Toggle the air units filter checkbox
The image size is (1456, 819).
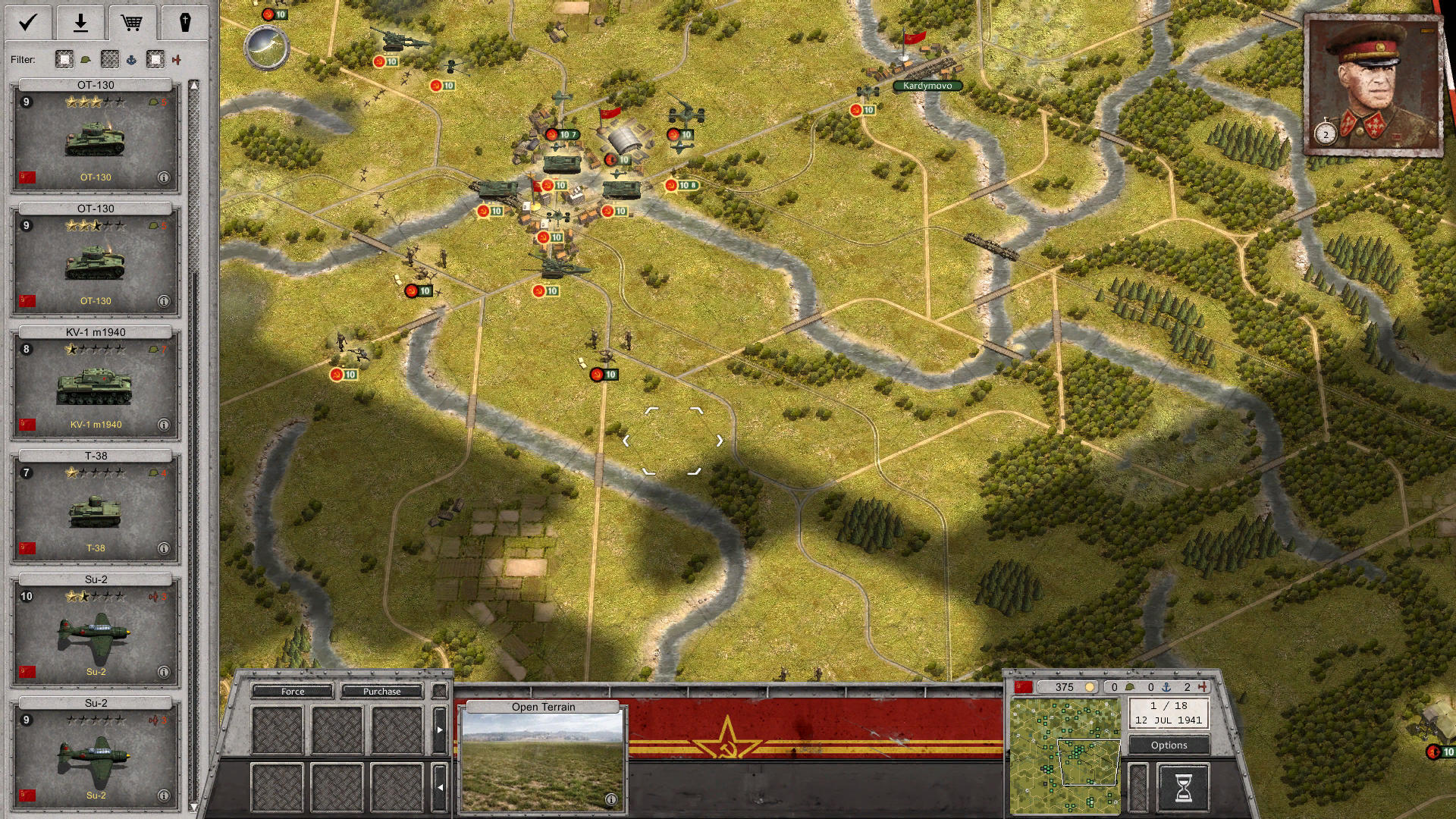[x=155, y=59]
